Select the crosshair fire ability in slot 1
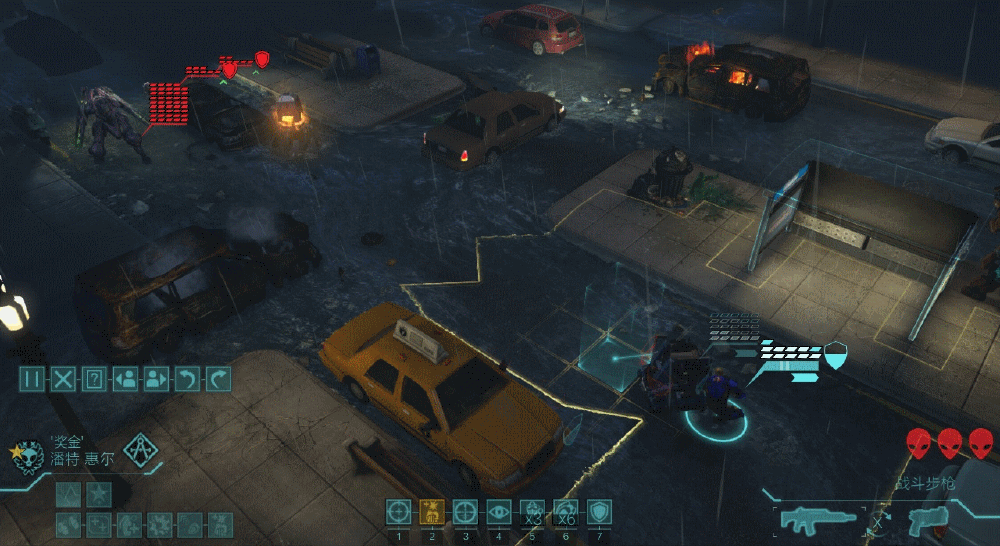The height and width of the screenshot is (546, 1000). [398, 511]
